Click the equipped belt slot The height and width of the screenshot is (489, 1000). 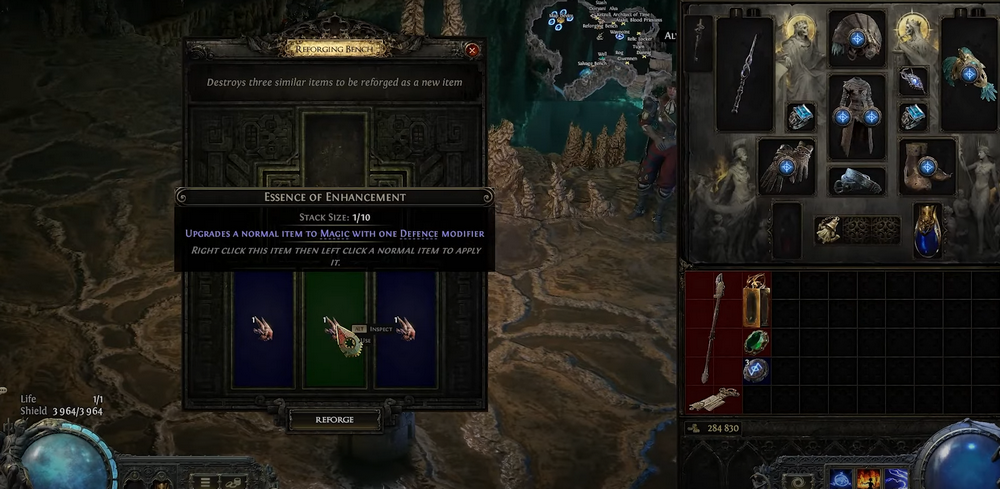857,181
